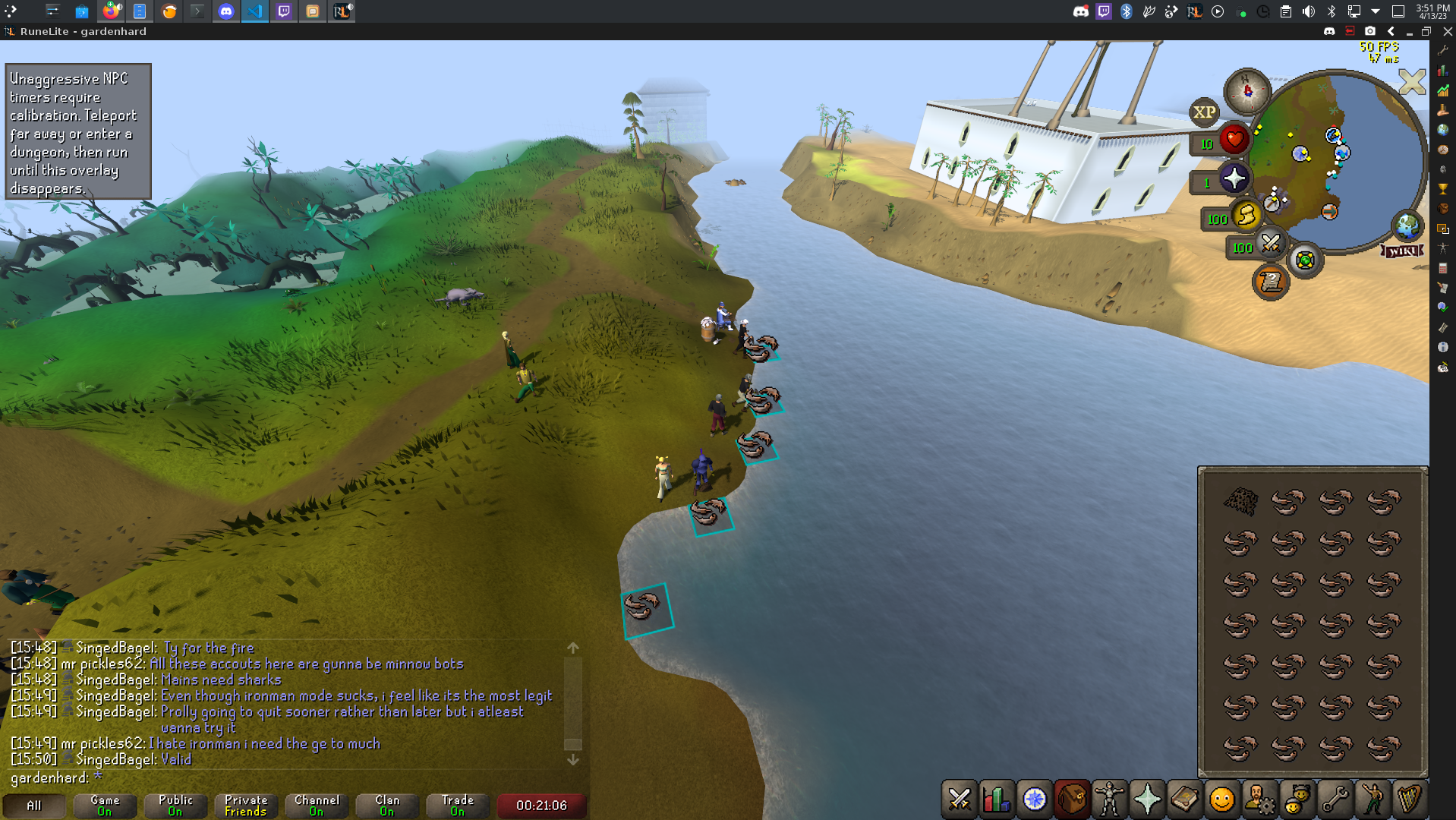
Task: Open the world map globe
Action: (1407, 225)
